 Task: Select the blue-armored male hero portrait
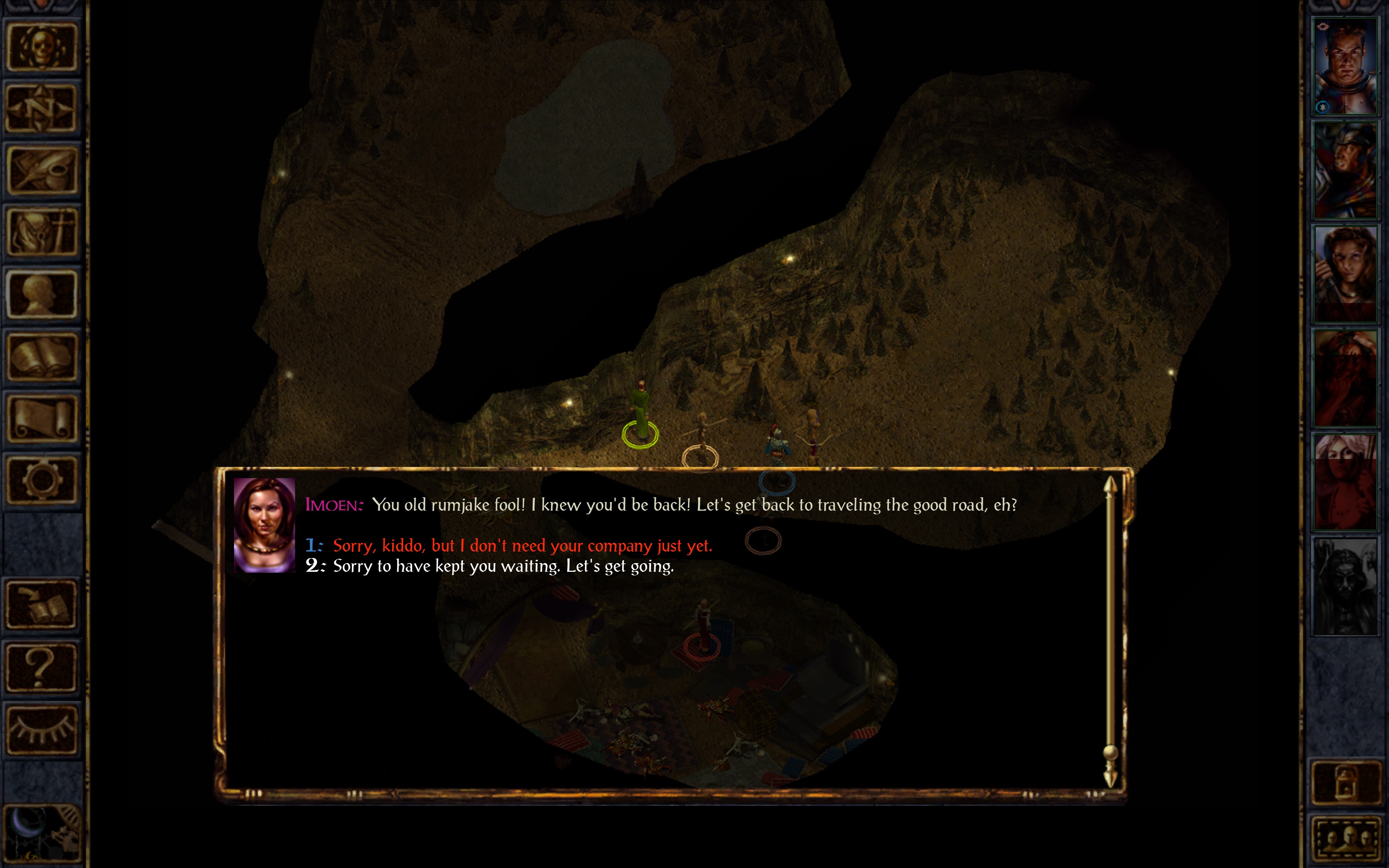click(1345, 67)
